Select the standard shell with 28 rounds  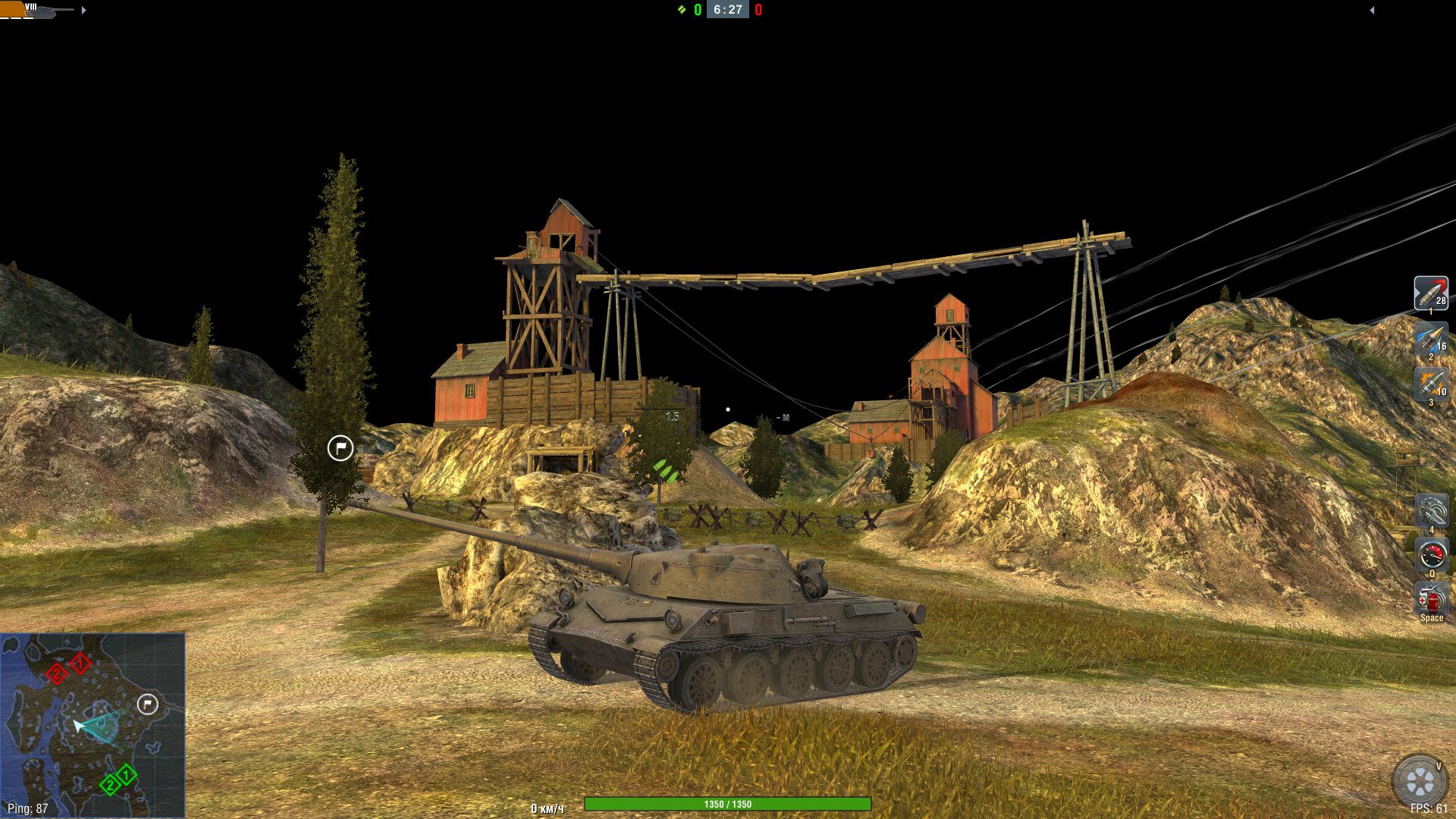click(1430, 293)
